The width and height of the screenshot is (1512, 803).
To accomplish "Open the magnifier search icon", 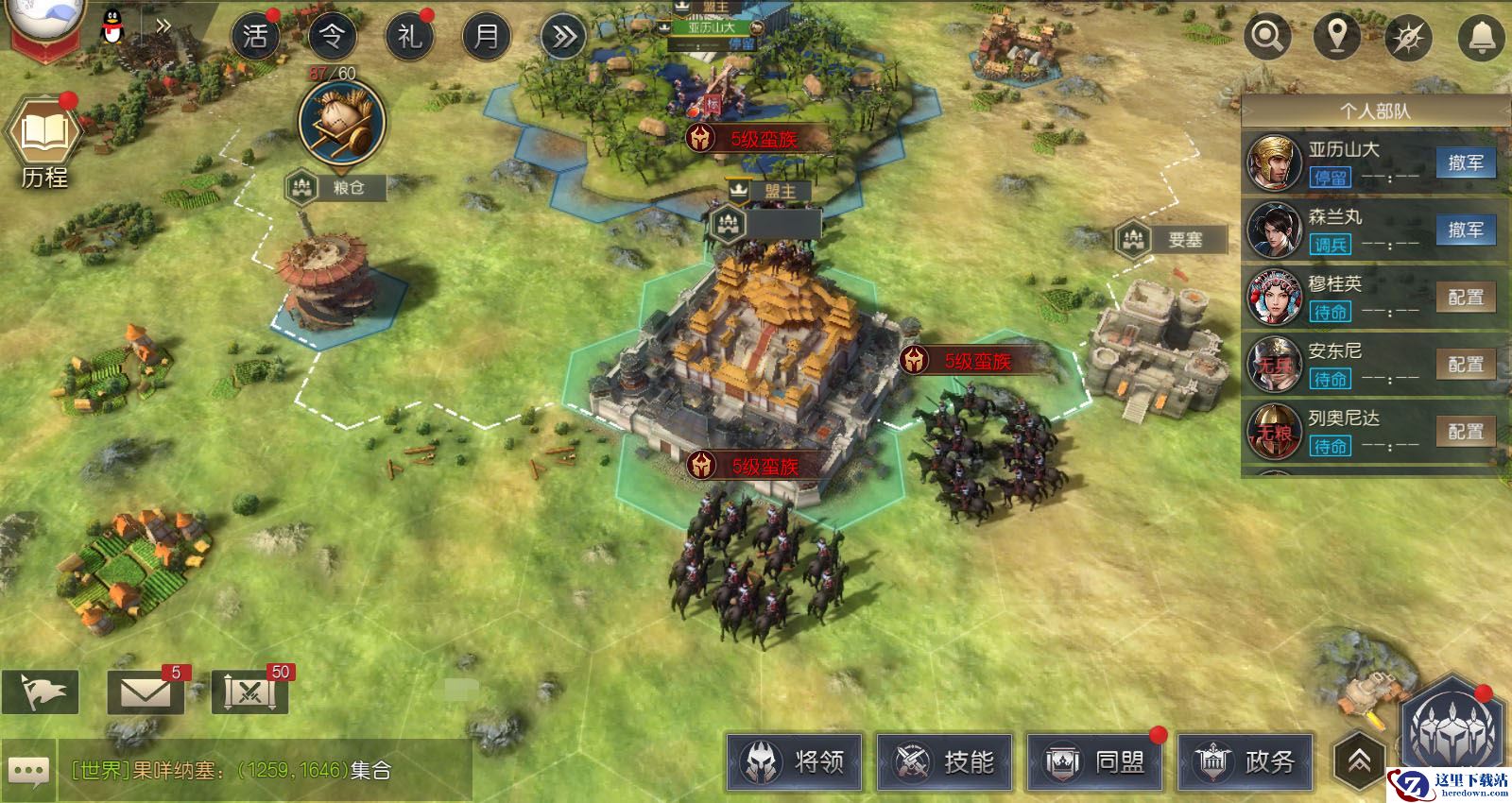I will pyautogui.click(x=1266, y=37).
